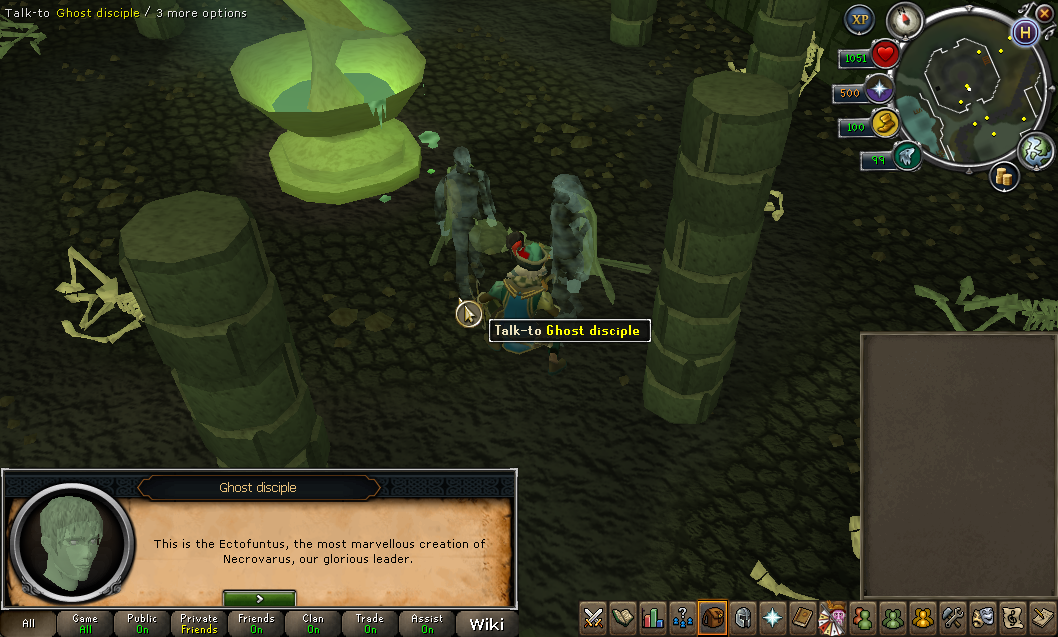The width and height of the screenshot is (1058, 637).
Task: Open the backpack inventory tab
Action: (712, 617)
